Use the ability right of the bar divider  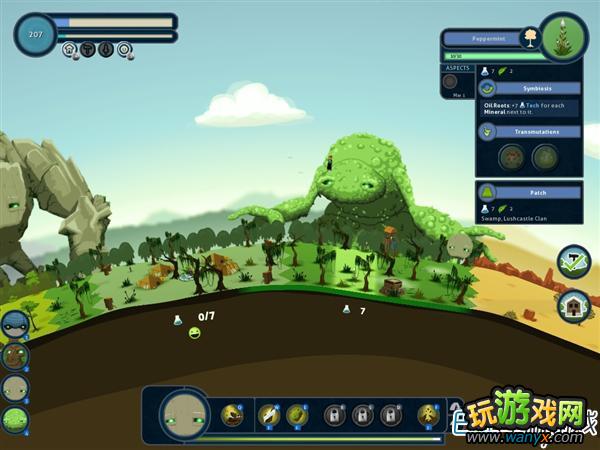point(269,414)
